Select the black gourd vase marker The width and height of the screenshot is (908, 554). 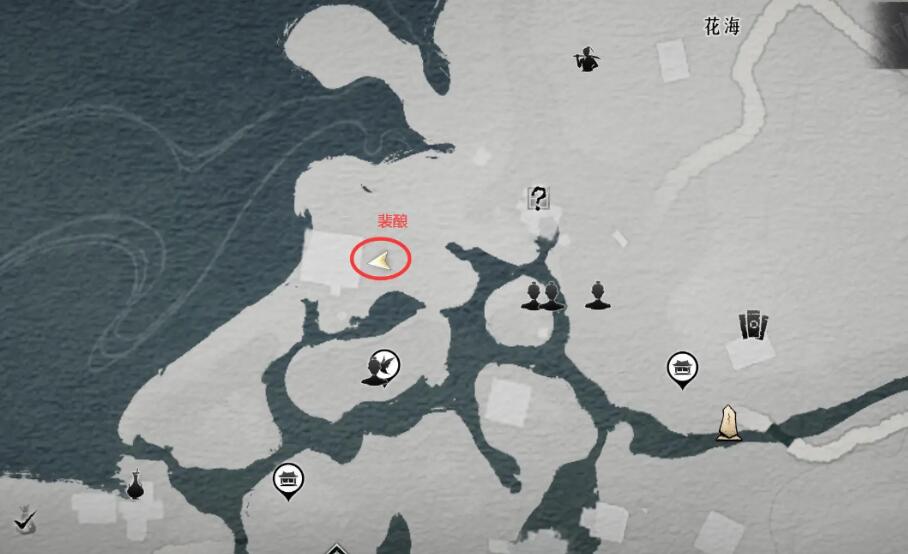[135, 484]
